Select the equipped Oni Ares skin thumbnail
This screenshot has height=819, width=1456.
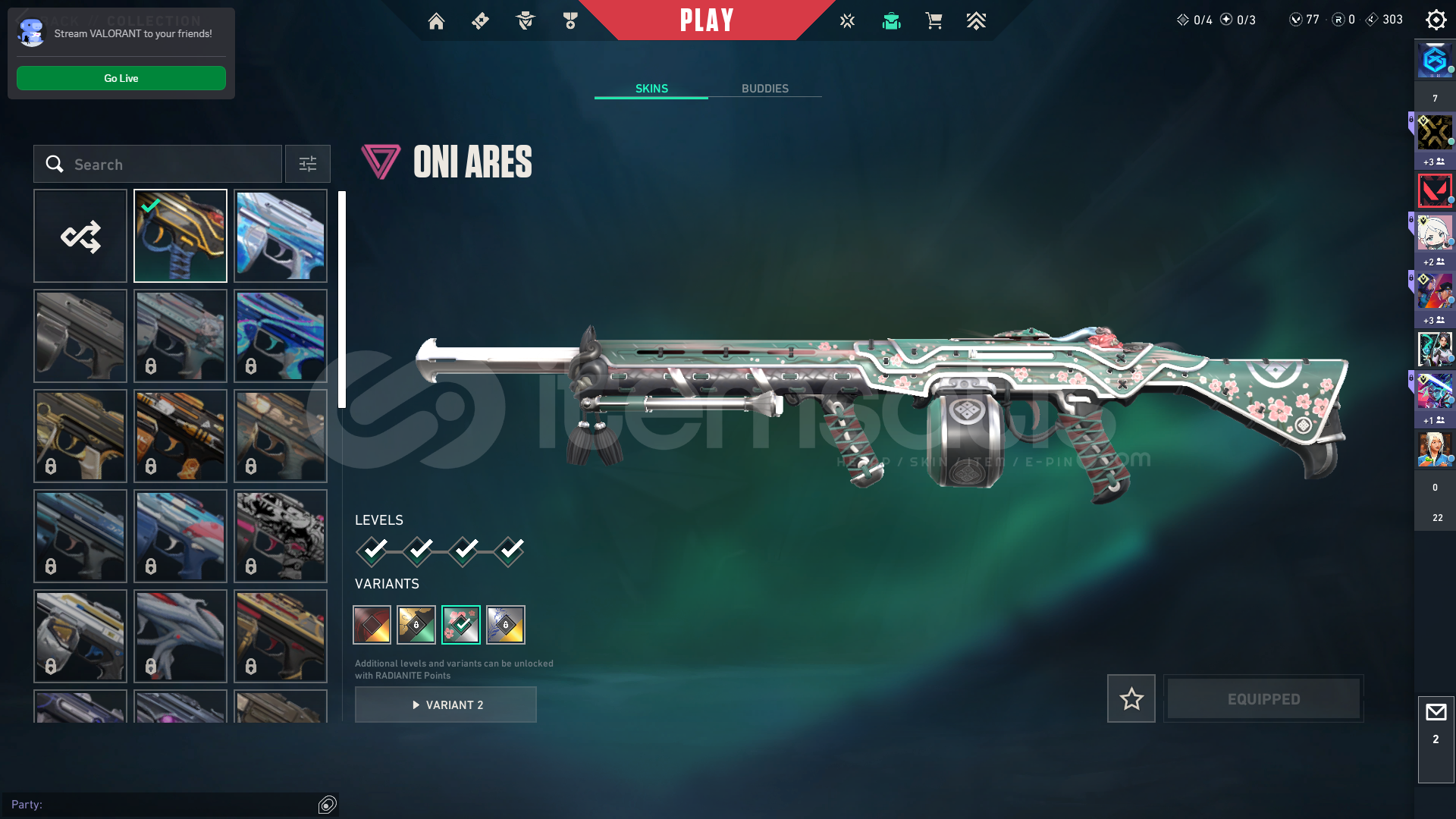(x=180, y=236)
